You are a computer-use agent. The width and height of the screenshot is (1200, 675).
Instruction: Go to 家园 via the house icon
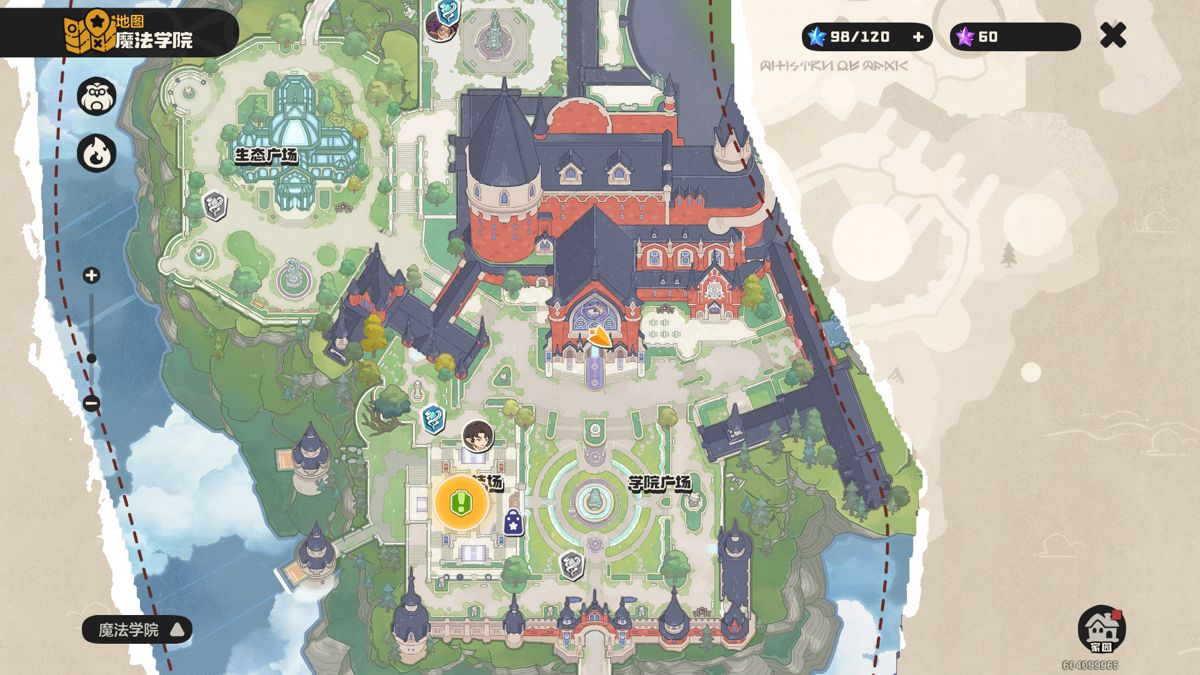point(1101,629)
